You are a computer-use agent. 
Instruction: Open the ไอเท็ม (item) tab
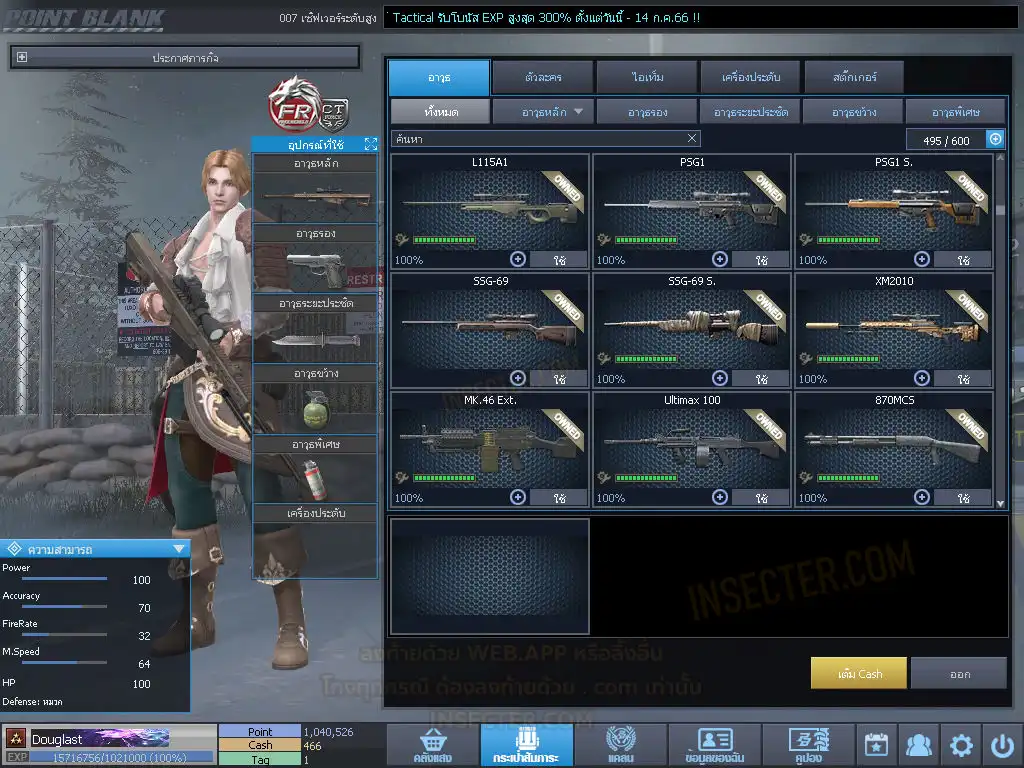[644, 77]
